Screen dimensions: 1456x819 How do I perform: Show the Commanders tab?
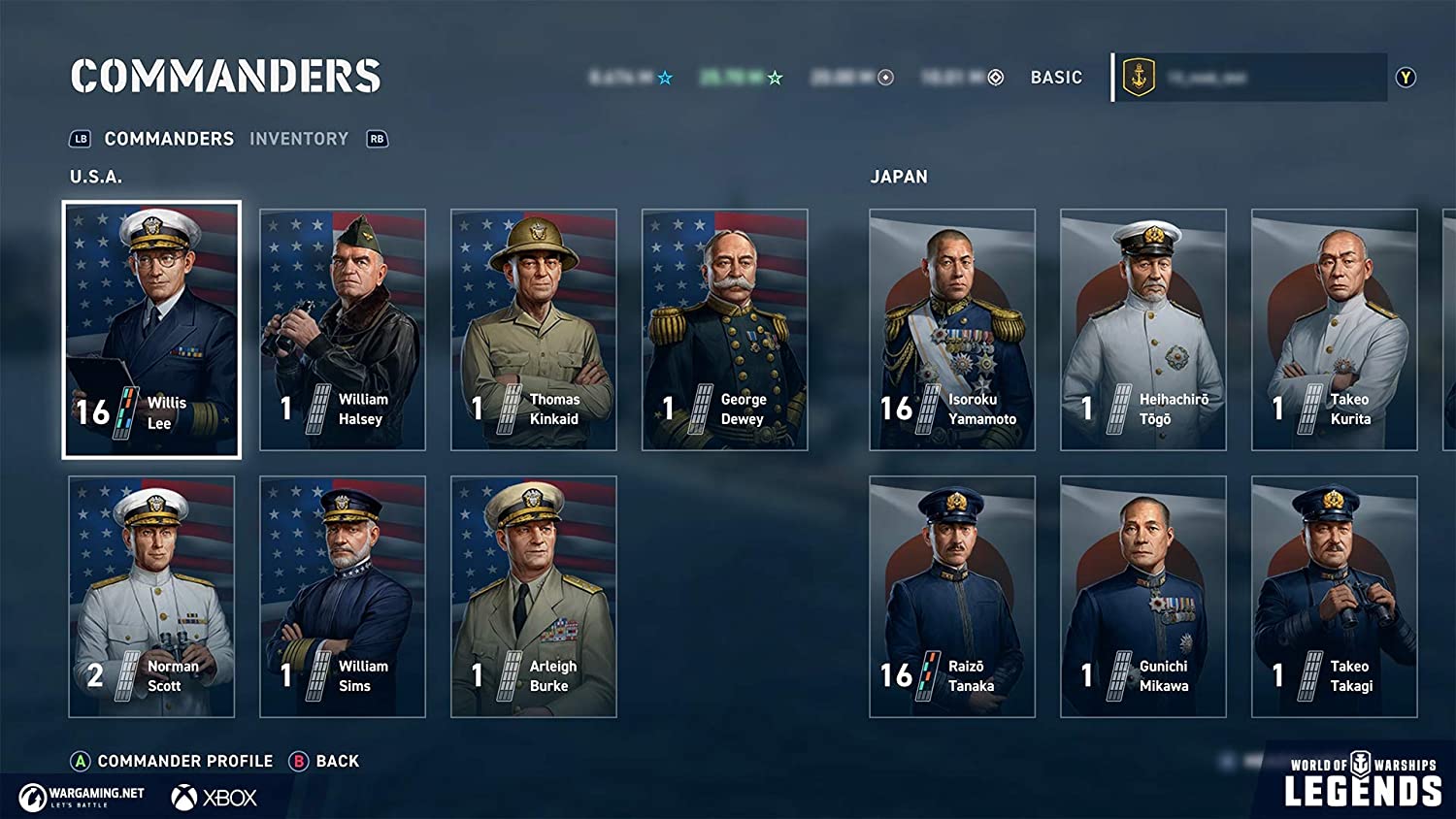pos(169,139)
